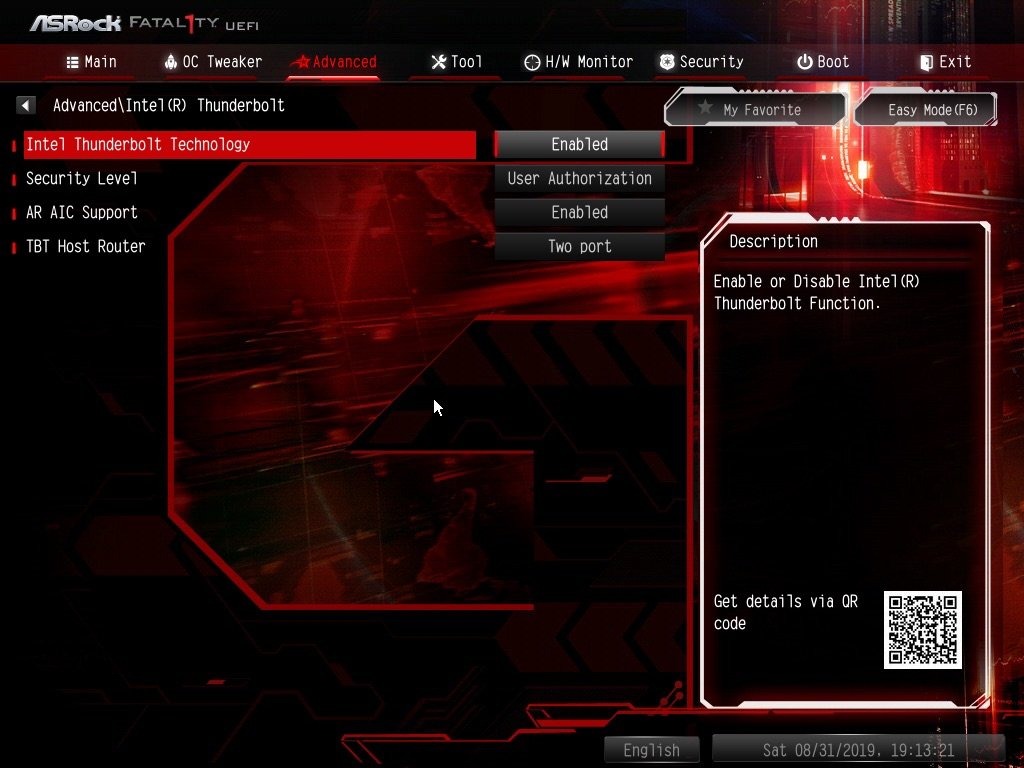Open the OC Tweaker tab
Image resolution: width=1024 pixels, height=768 pixels.
(212, 62)
